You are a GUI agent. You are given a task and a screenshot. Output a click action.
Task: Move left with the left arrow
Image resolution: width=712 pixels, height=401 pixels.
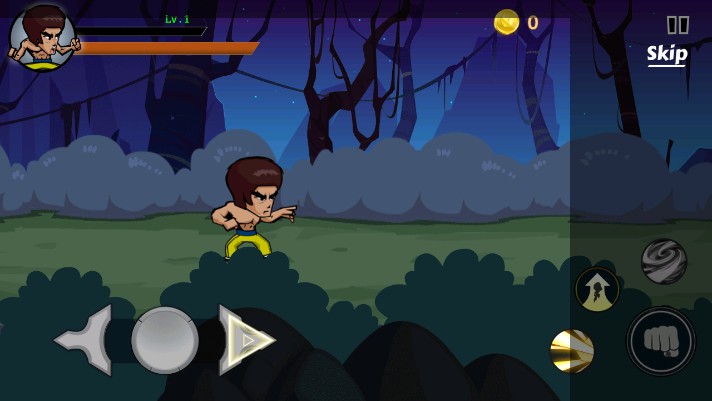[85, 340]
